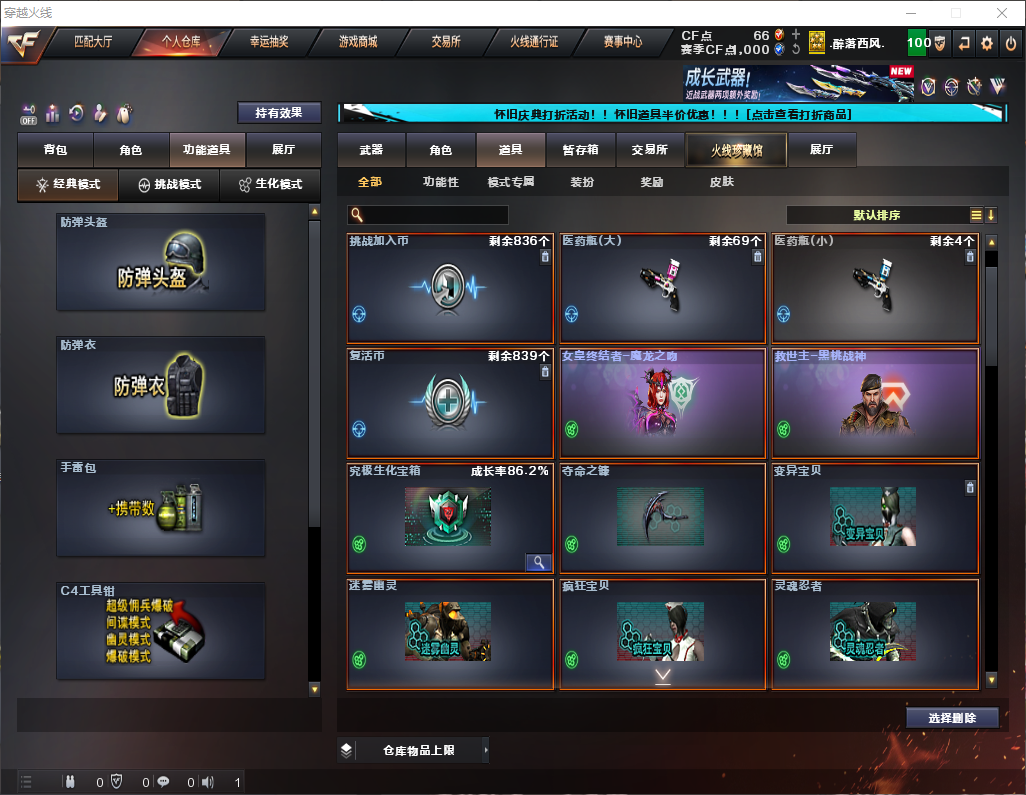Click the 持有效果 button
The width and height of the screenshot is (1026, 795).
279,113
